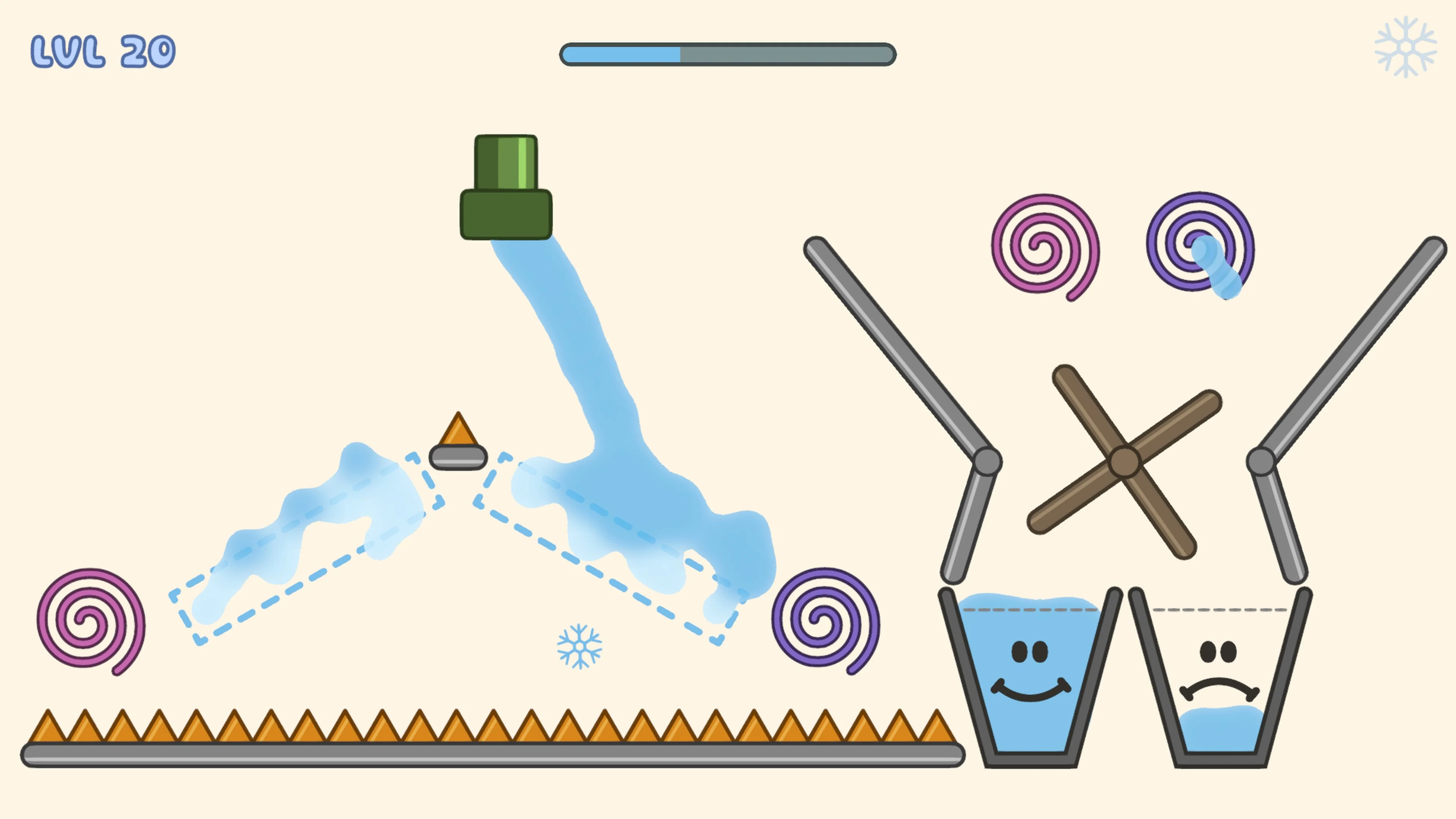Click the orange triangle spike above the platform
Image resolution: width=1456 pixels, height=819 pixels.
458,433
